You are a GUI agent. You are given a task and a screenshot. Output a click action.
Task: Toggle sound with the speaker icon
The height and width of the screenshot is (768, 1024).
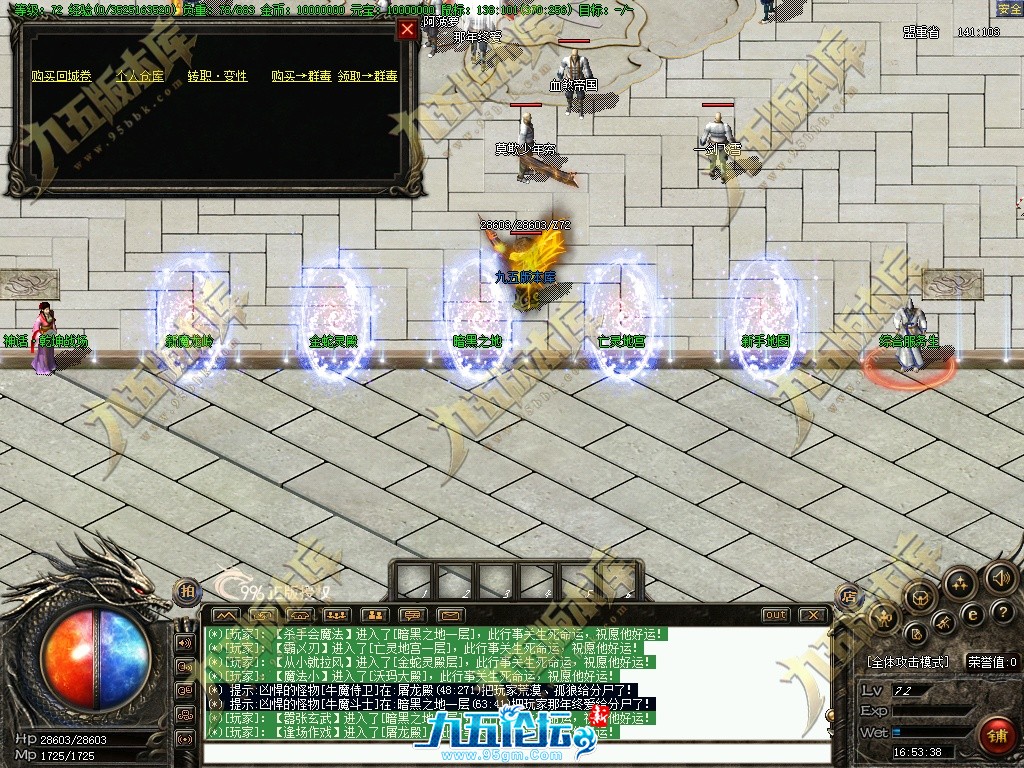coord(999,577)
